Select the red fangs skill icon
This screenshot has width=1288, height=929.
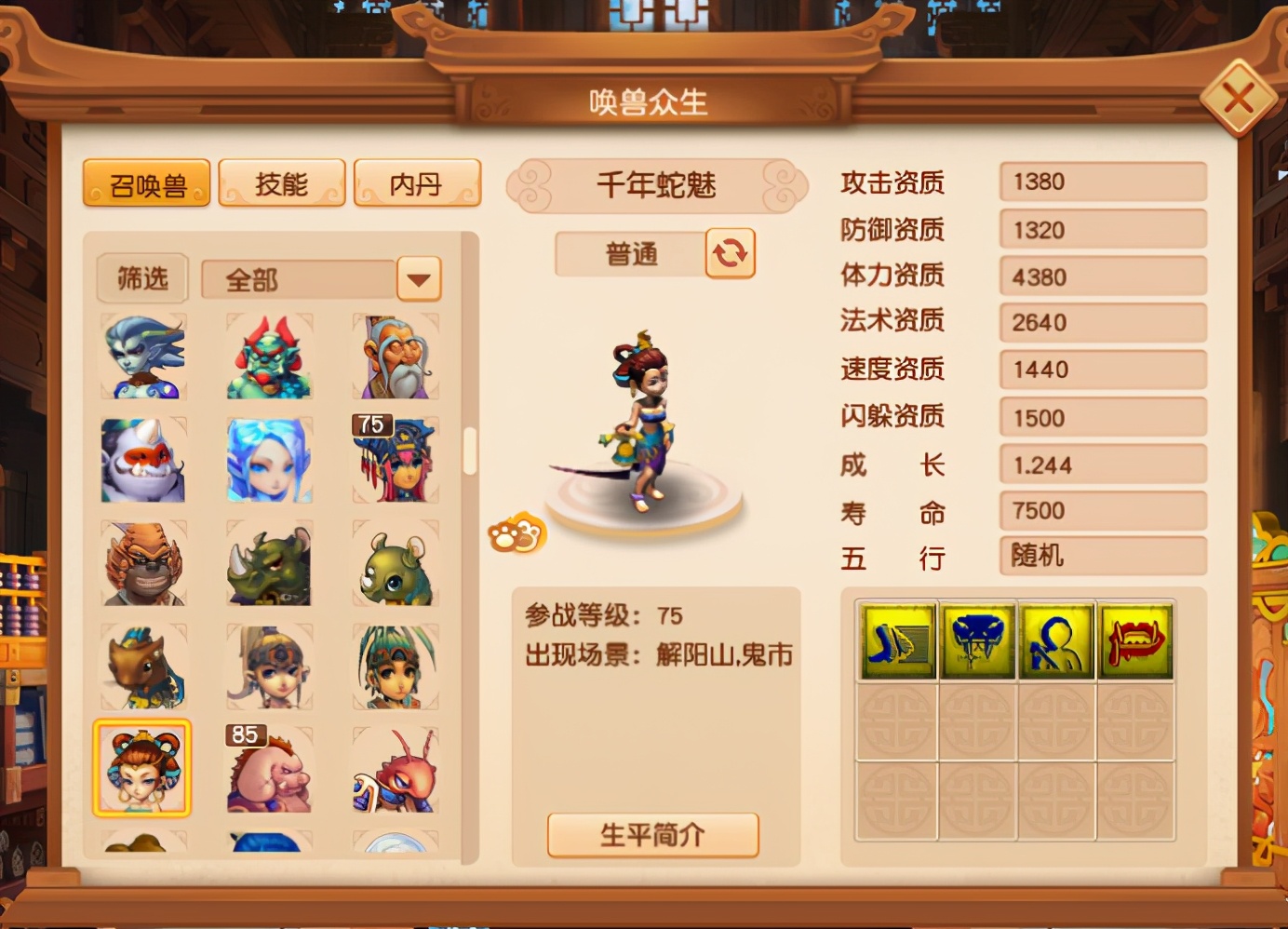pyautogui.click(x=1134, y=640)
